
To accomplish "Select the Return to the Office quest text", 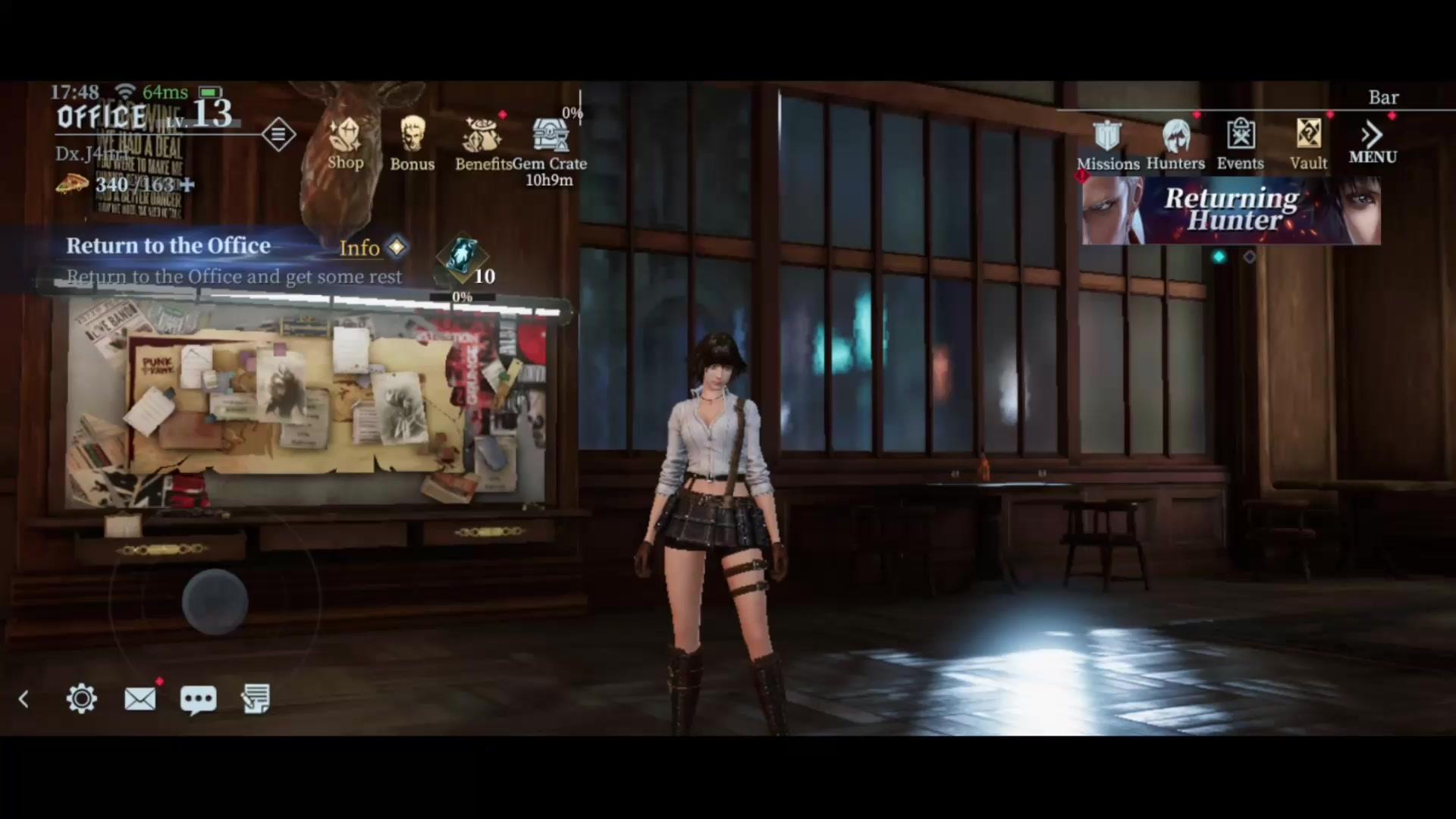I will pyautogui.click(x=168, y=246).
